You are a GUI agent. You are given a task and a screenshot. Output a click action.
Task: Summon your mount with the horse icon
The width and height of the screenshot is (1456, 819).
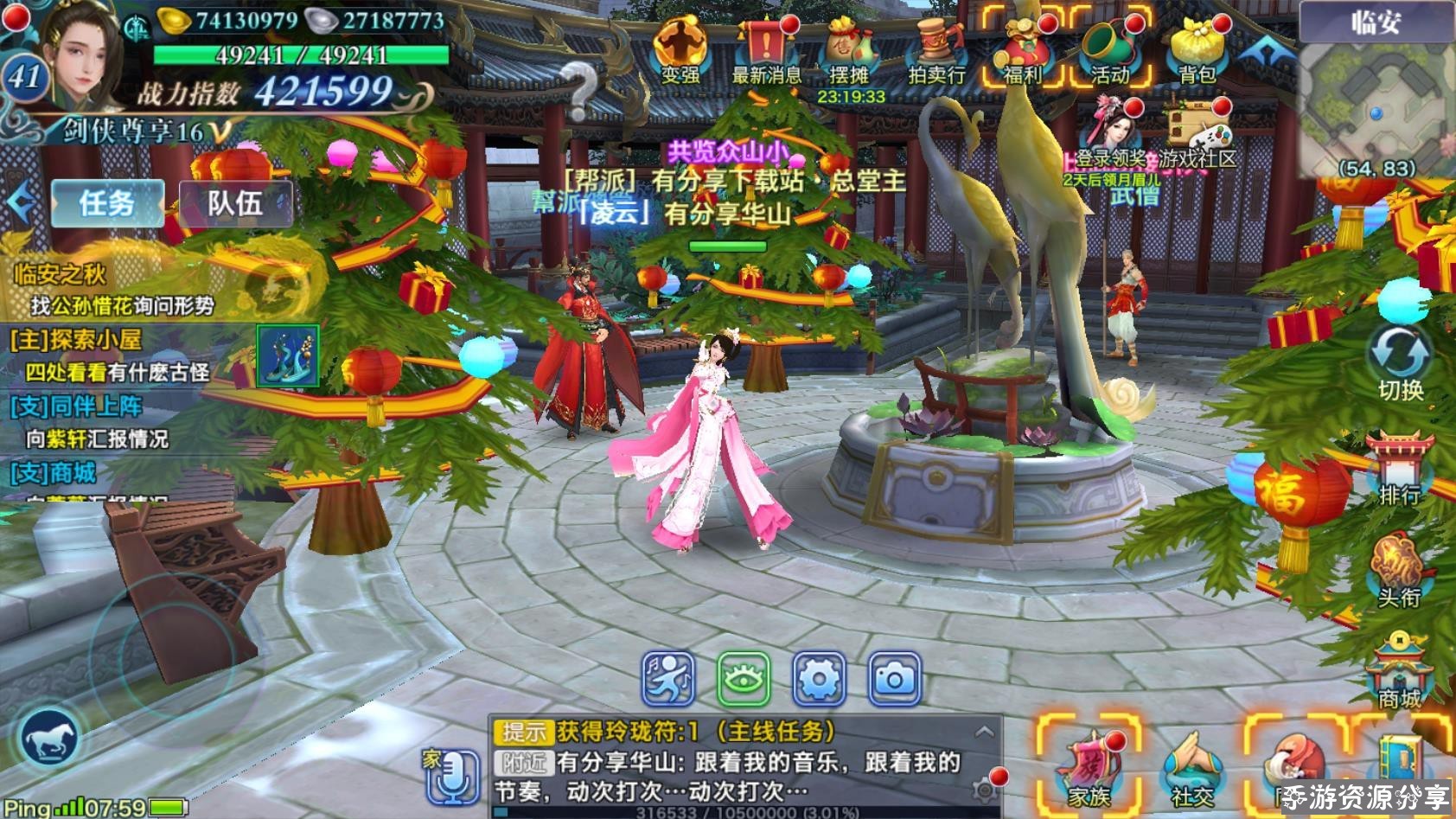[x=52, y=738]
